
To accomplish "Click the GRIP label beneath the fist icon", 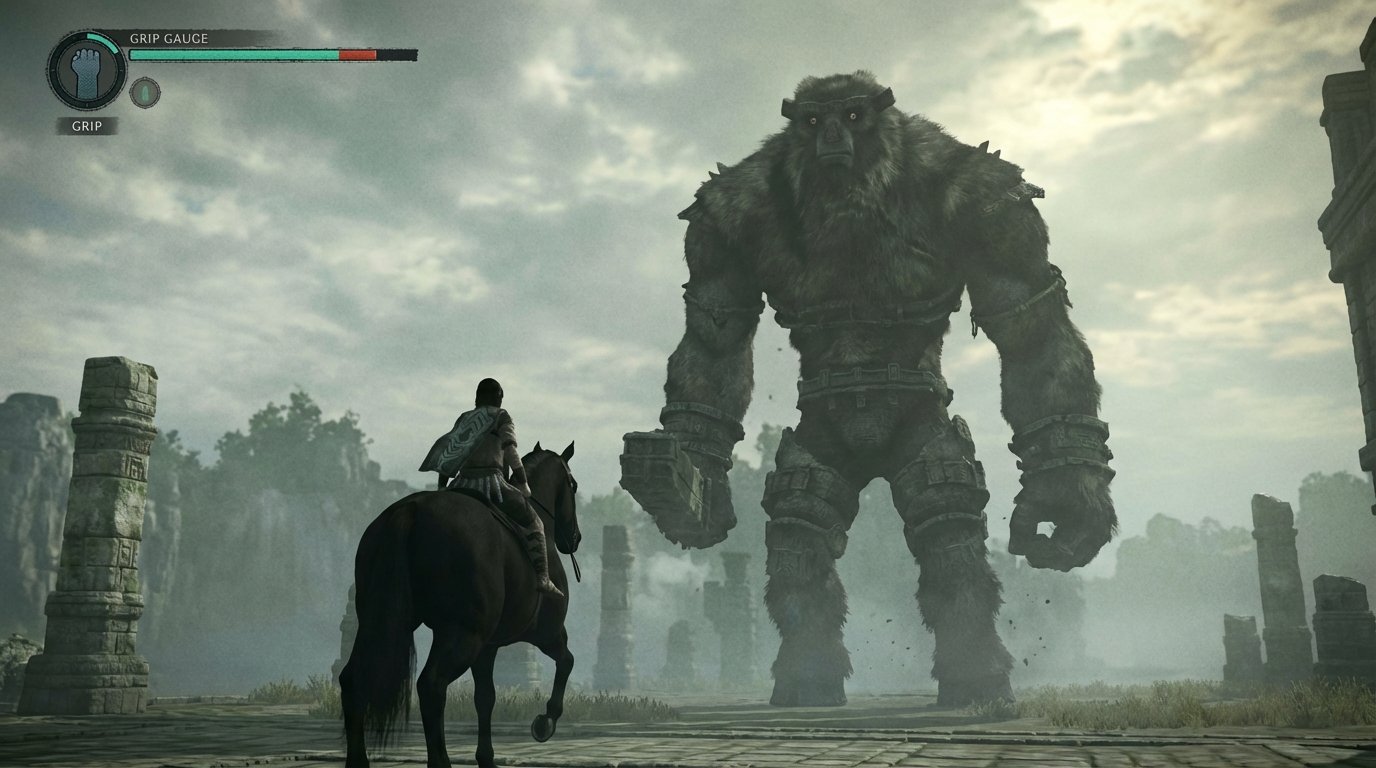I will pos(87,125).
